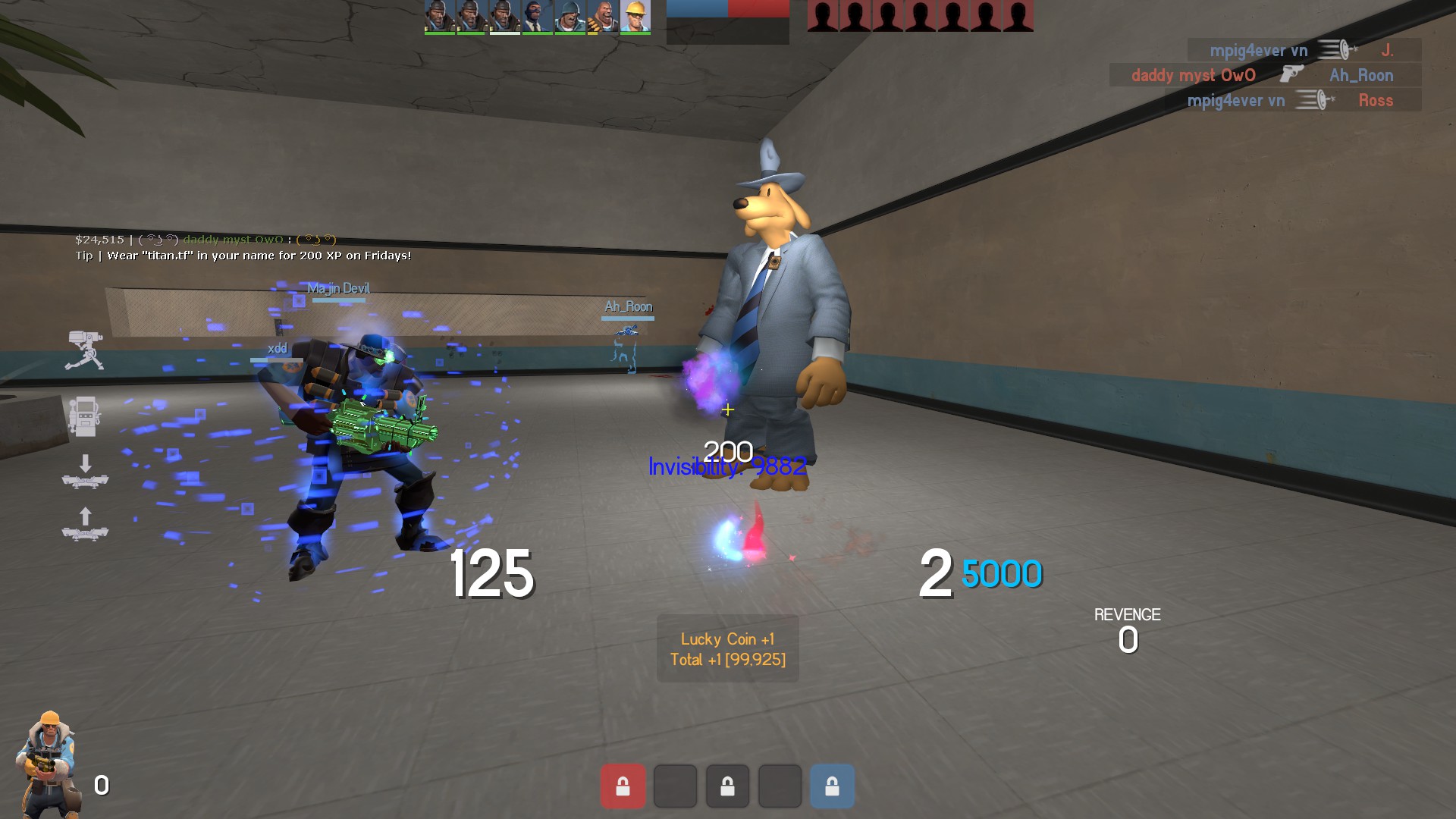Select the dispenser building status icon

(85, 416)
